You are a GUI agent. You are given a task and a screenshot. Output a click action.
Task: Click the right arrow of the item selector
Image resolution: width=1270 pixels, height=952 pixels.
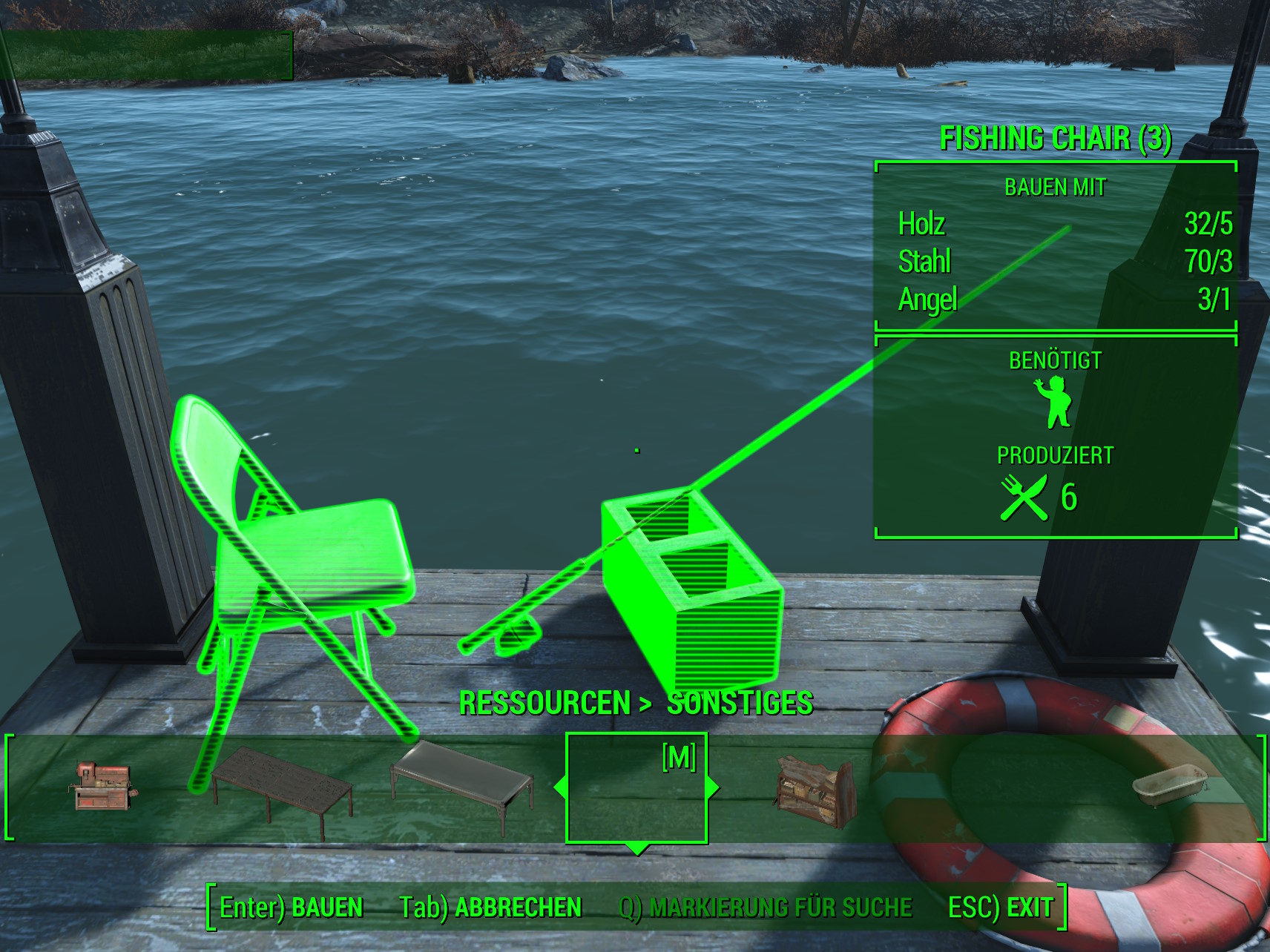pyautogui.click(x=714, y=787)
